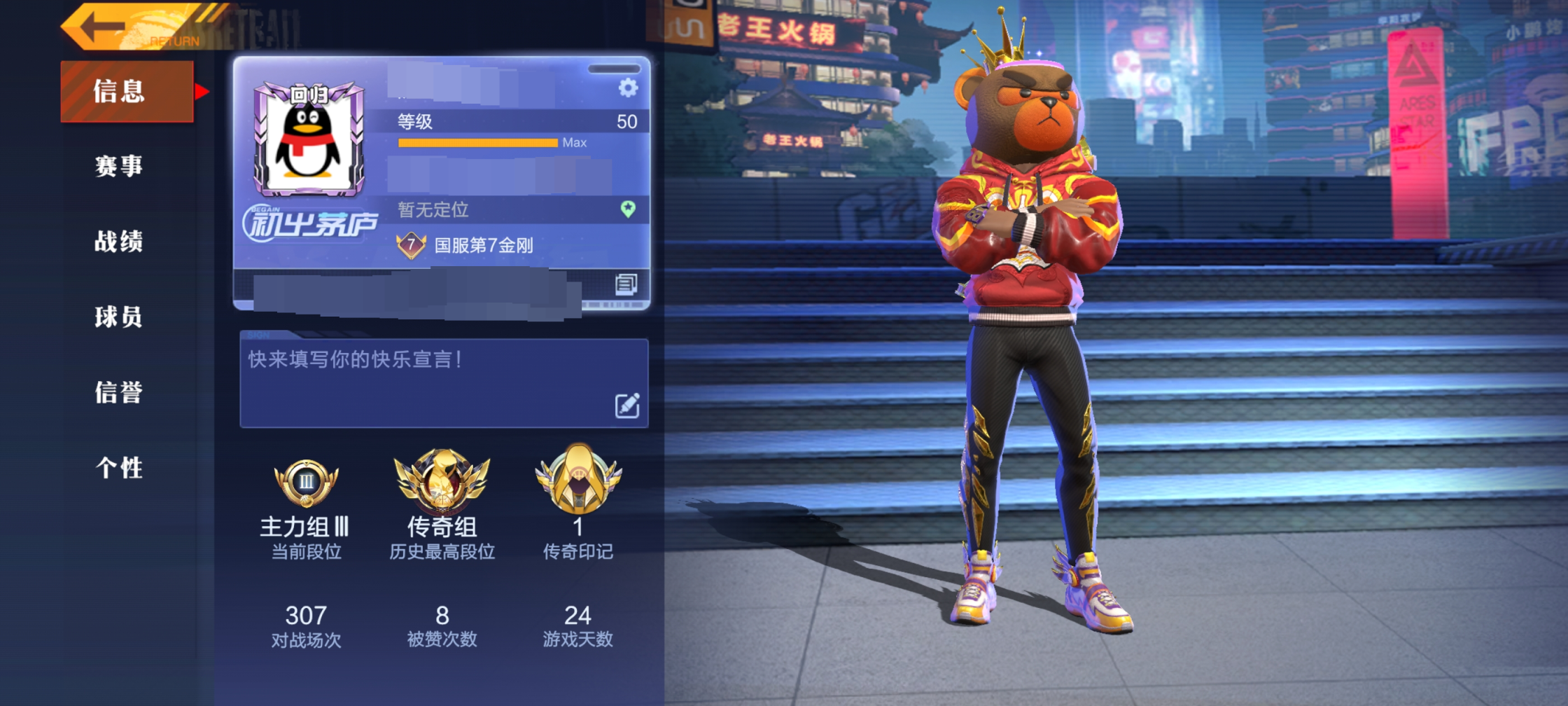Open the document list icon on profile card

(x=626, y=284)
